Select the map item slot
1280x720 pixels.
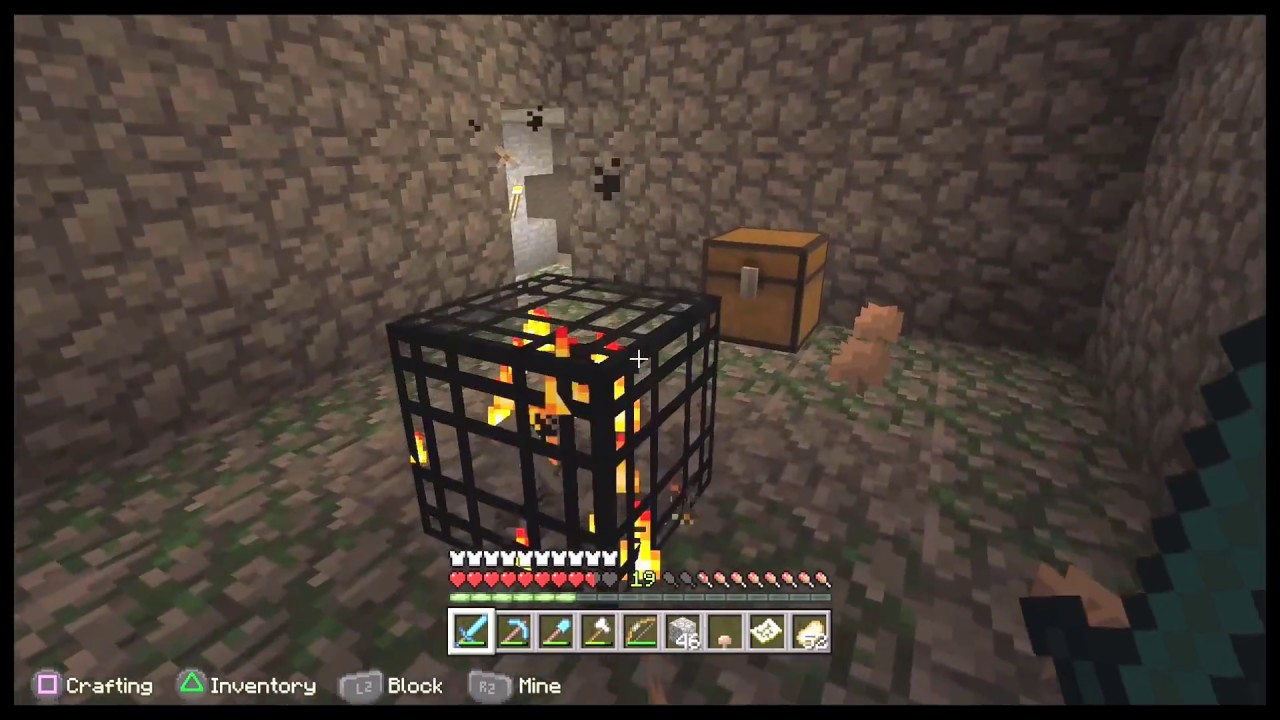tap(767, 632)
